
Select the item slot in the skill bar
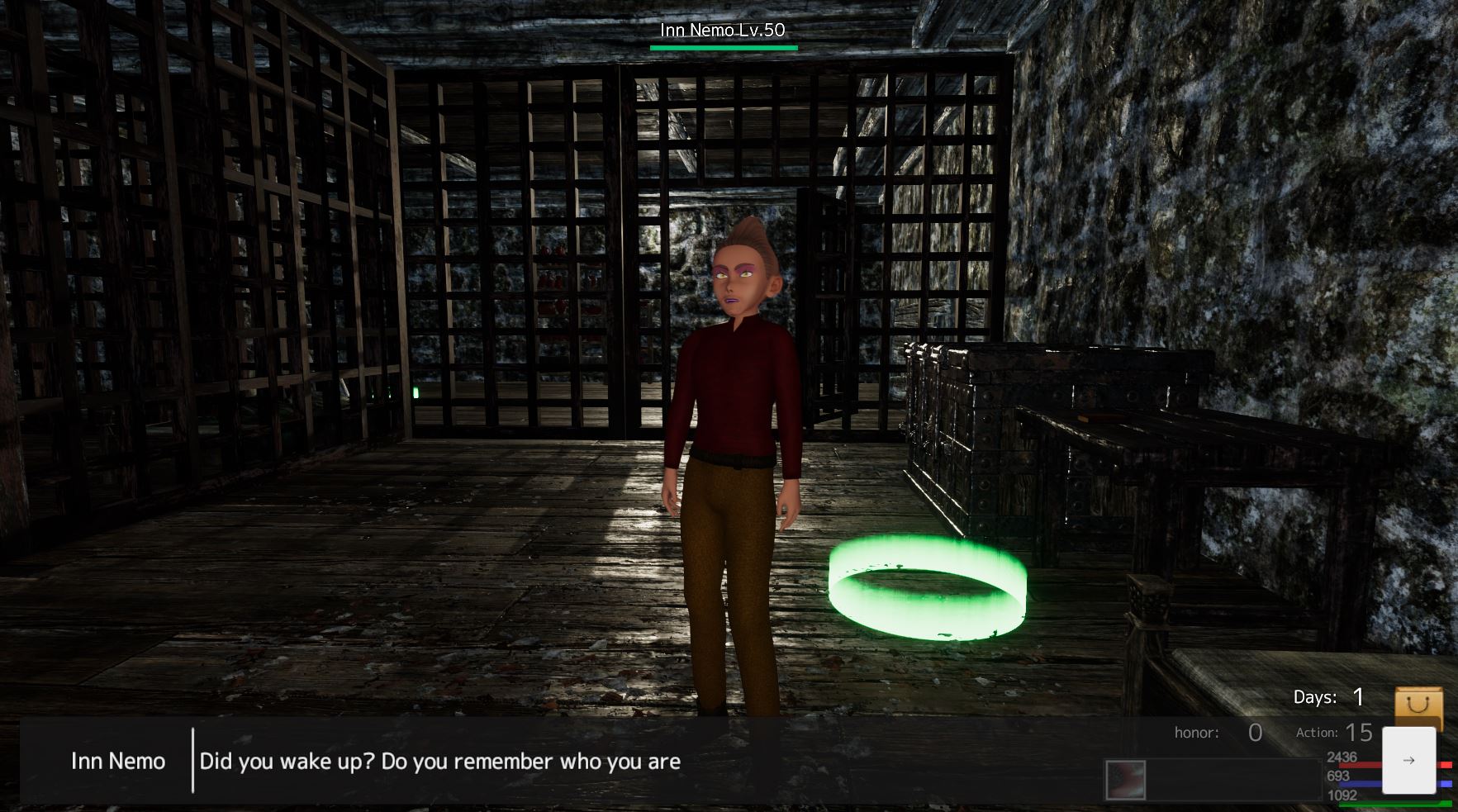click(x=1126, y=780)
